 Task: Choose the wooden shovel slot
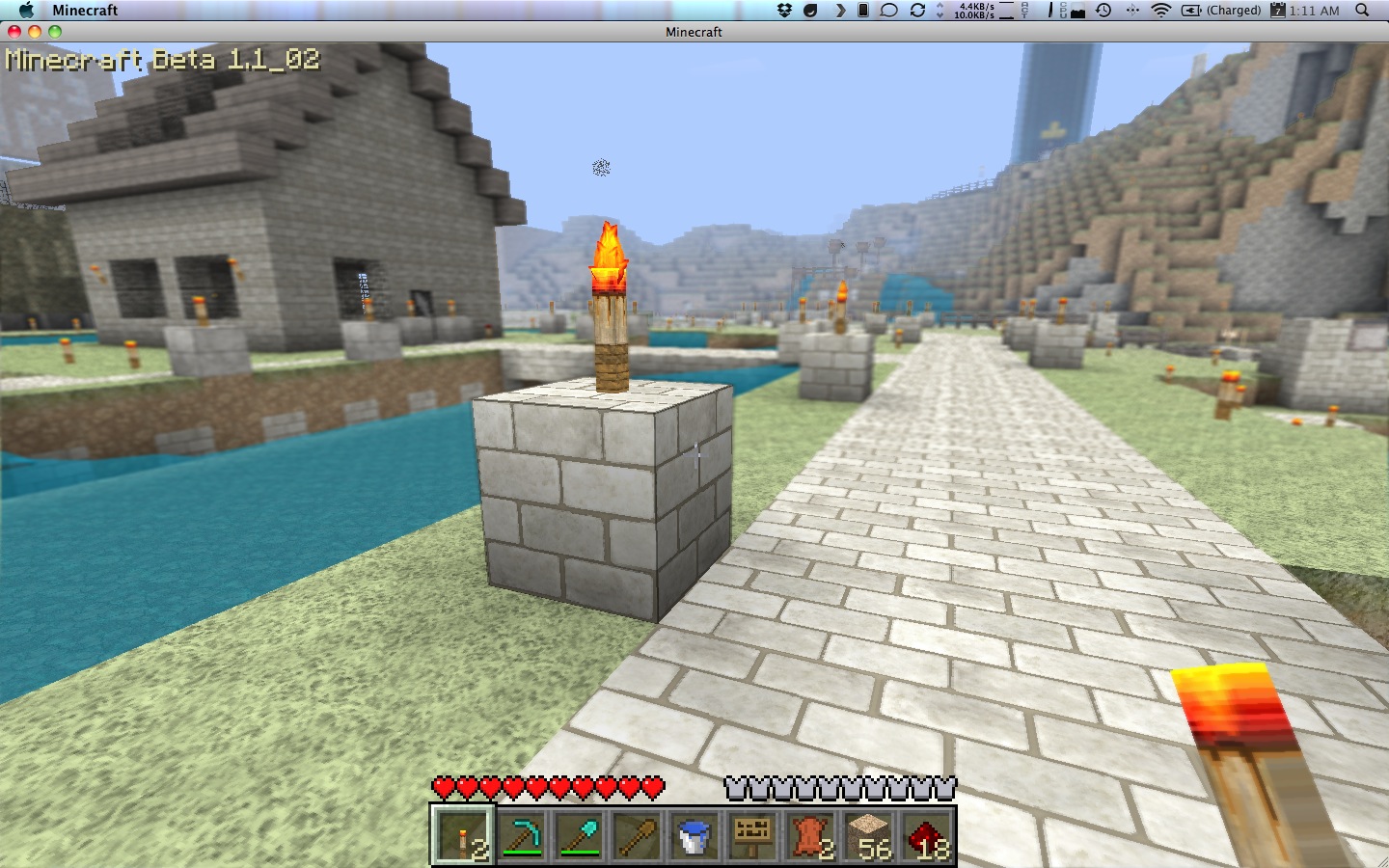pyautogui.click(x=637, y=835)
